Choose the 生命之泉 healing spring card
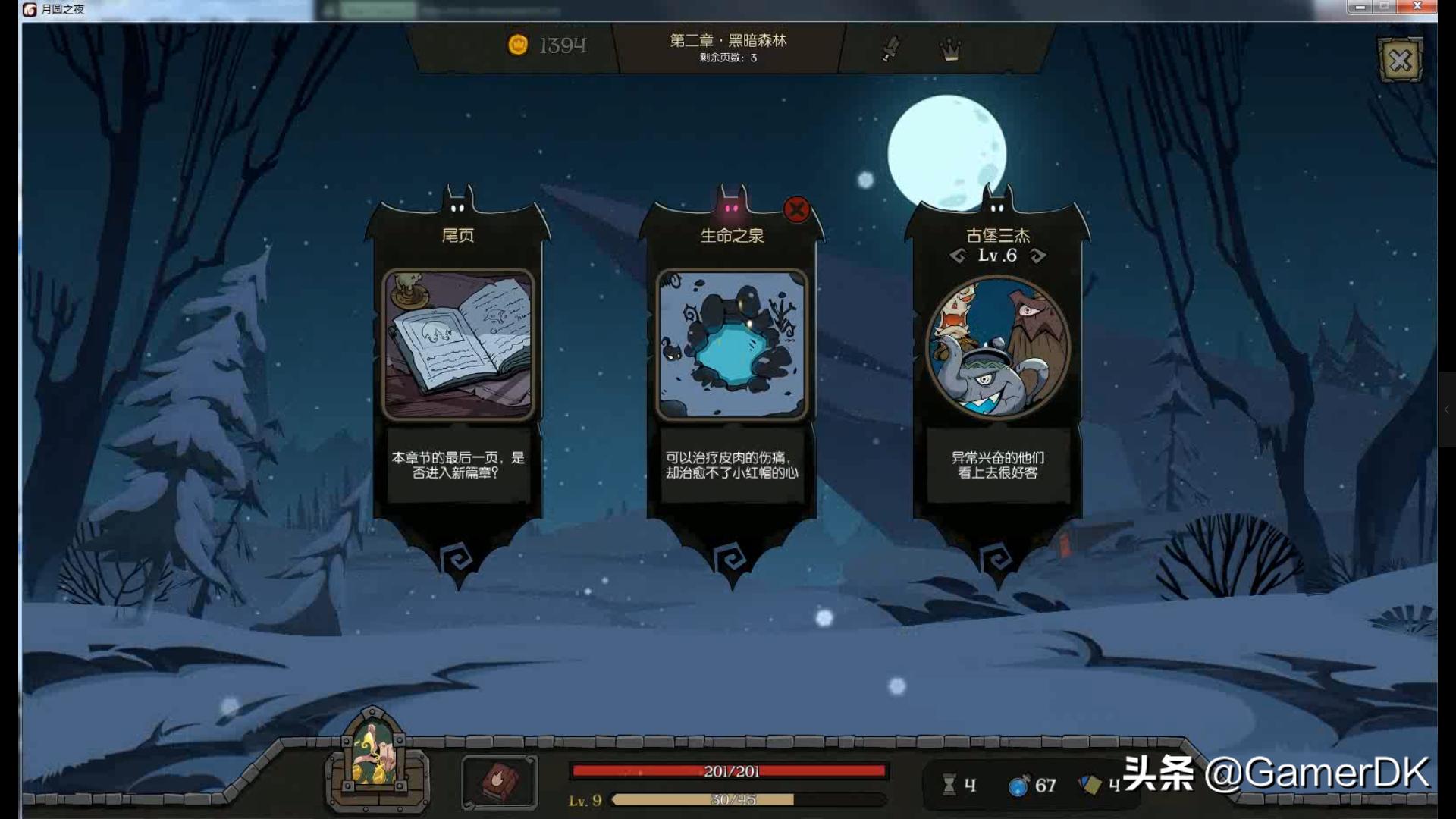 [732, 345]
